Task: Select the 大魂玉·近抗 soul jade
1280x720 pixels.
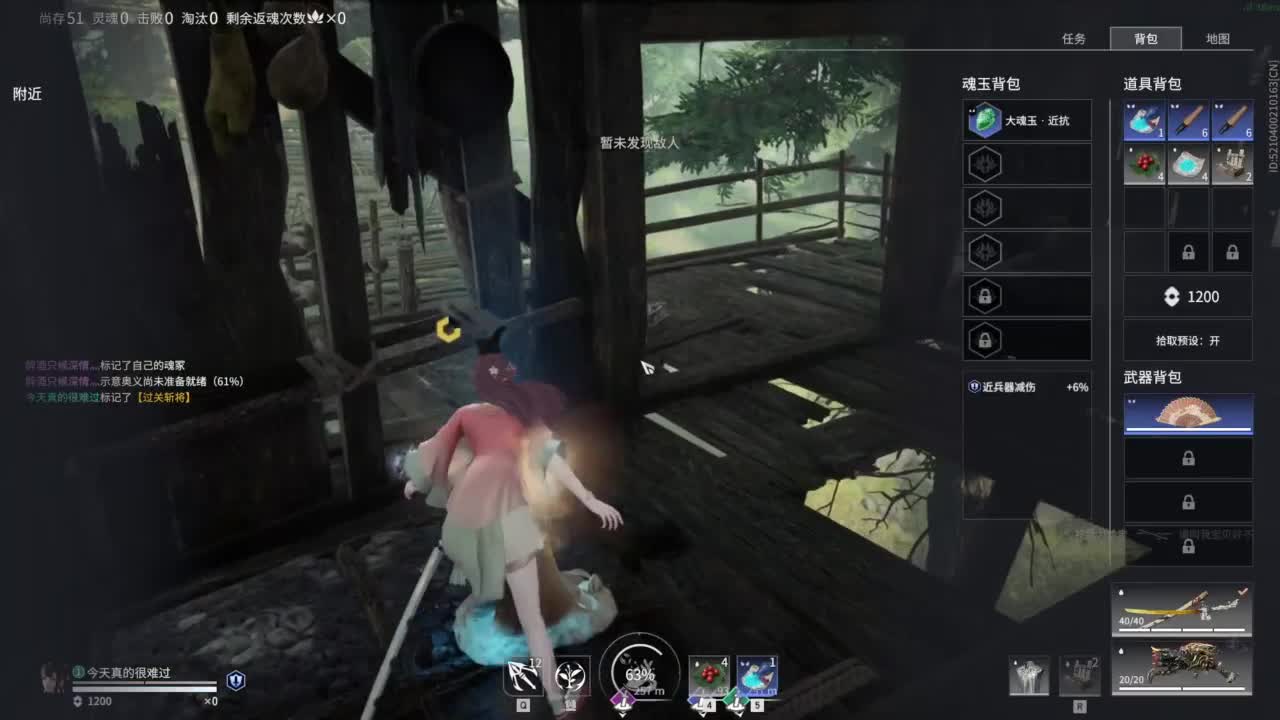Action: coord(1027,120)
